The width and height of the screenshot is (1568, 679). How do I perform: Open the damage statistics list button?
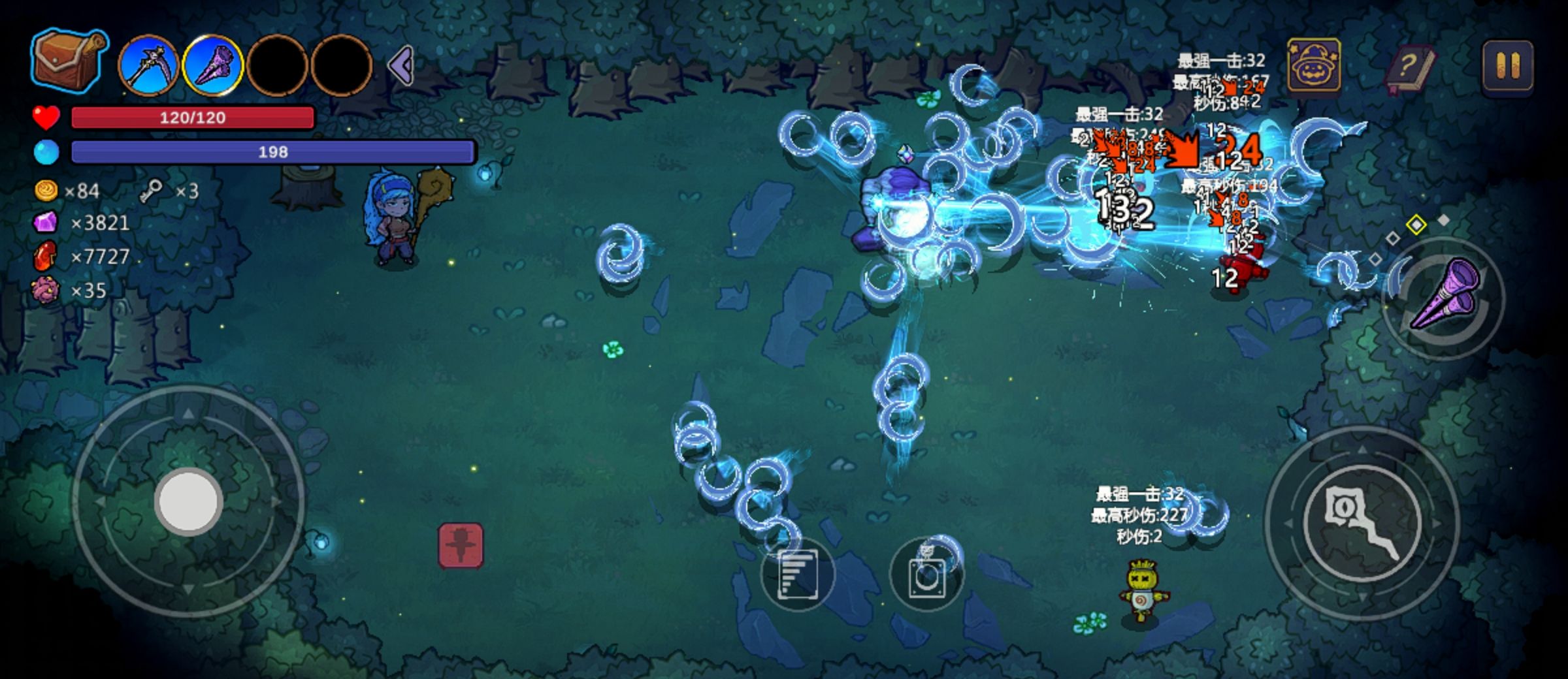tap(797, 574)
